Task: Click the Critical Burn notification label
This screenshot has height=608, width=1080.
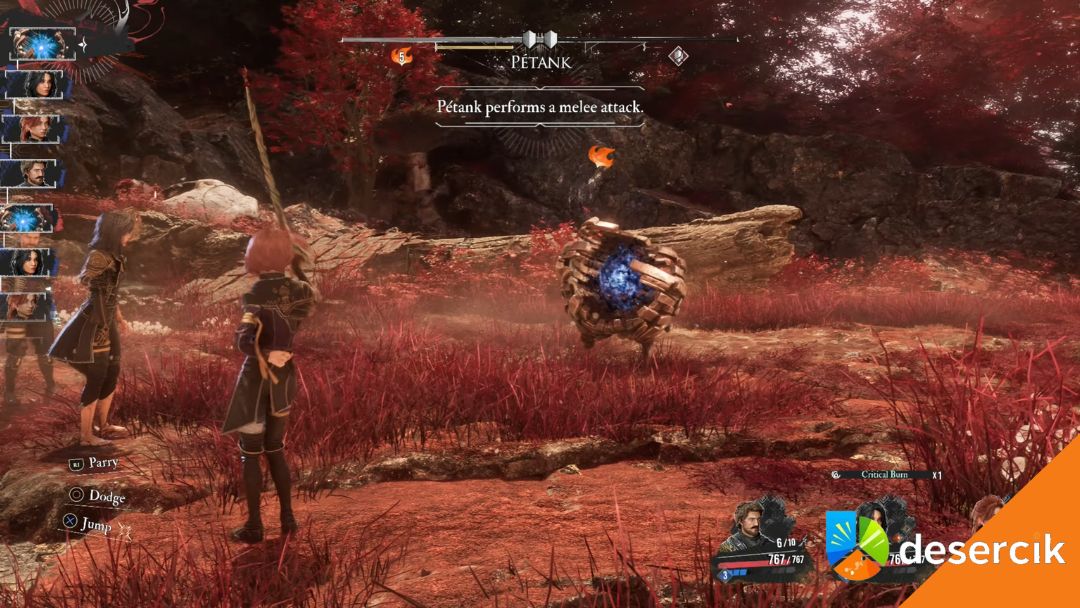Action: [x=884, y=474]
